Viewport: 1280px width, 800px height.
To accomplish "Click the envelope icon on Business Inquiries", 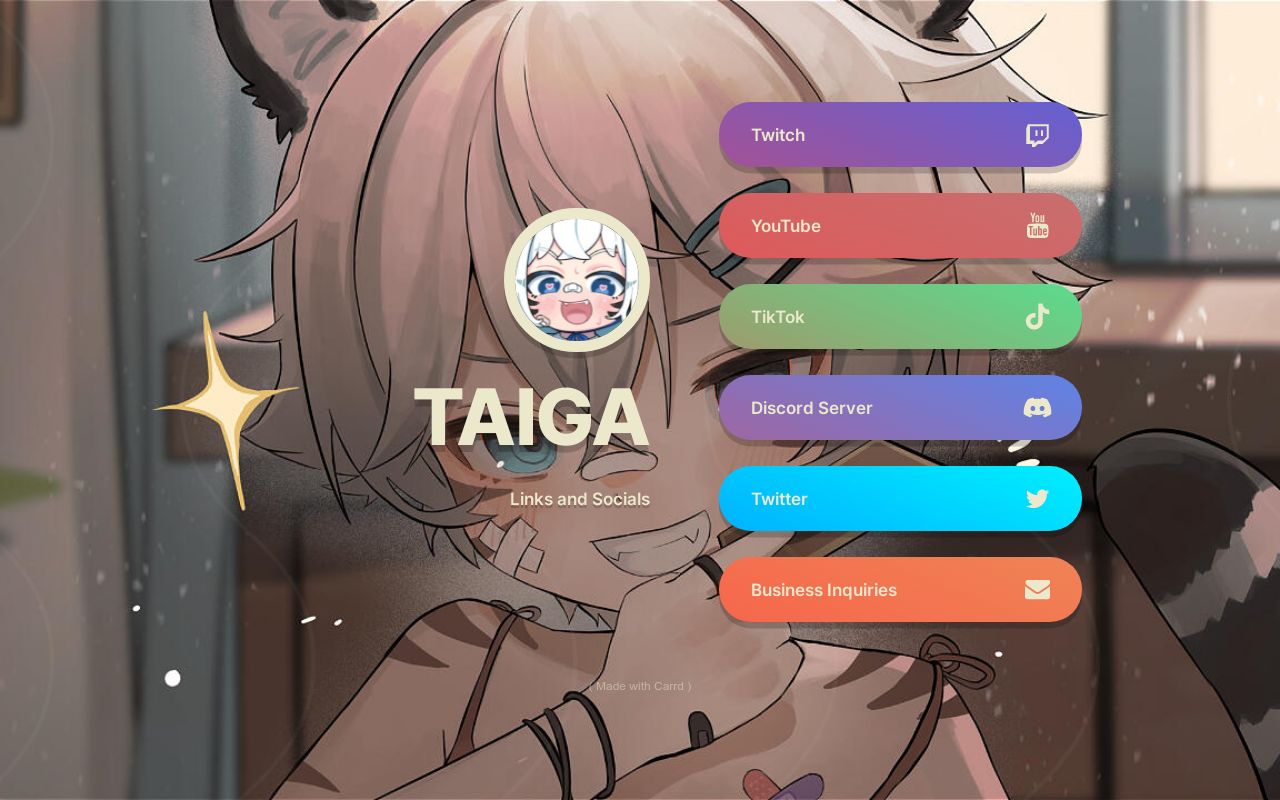I will click(1037, 590).
